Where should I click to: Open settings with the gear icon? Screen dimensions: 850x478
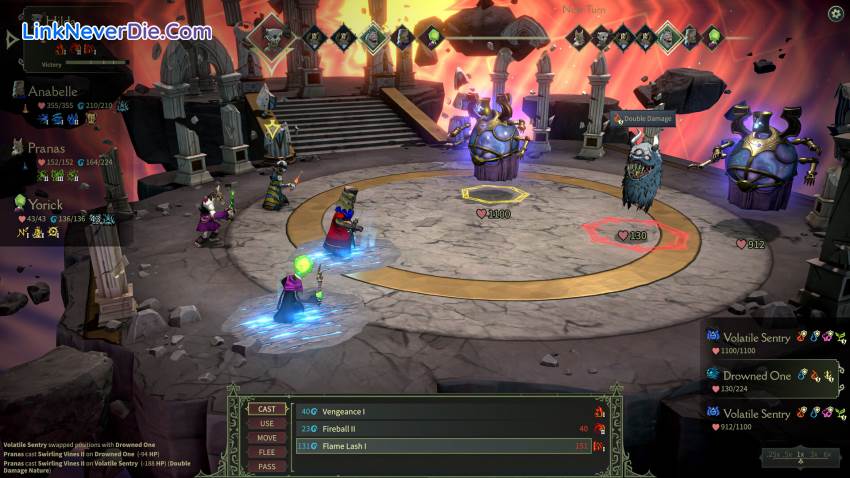click(x=835, y=13)
